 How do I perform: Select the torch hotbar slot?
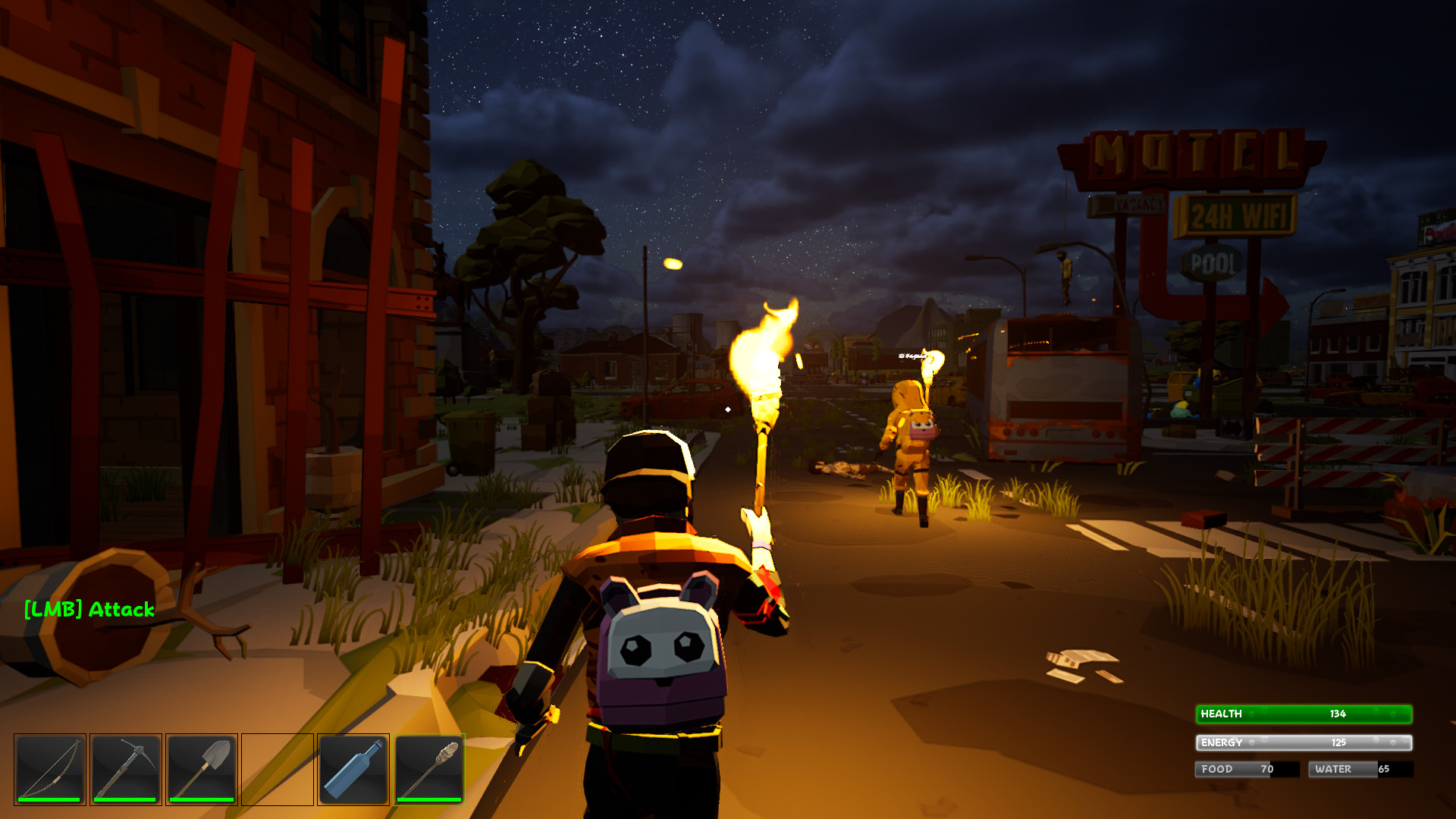click(429, 769)
